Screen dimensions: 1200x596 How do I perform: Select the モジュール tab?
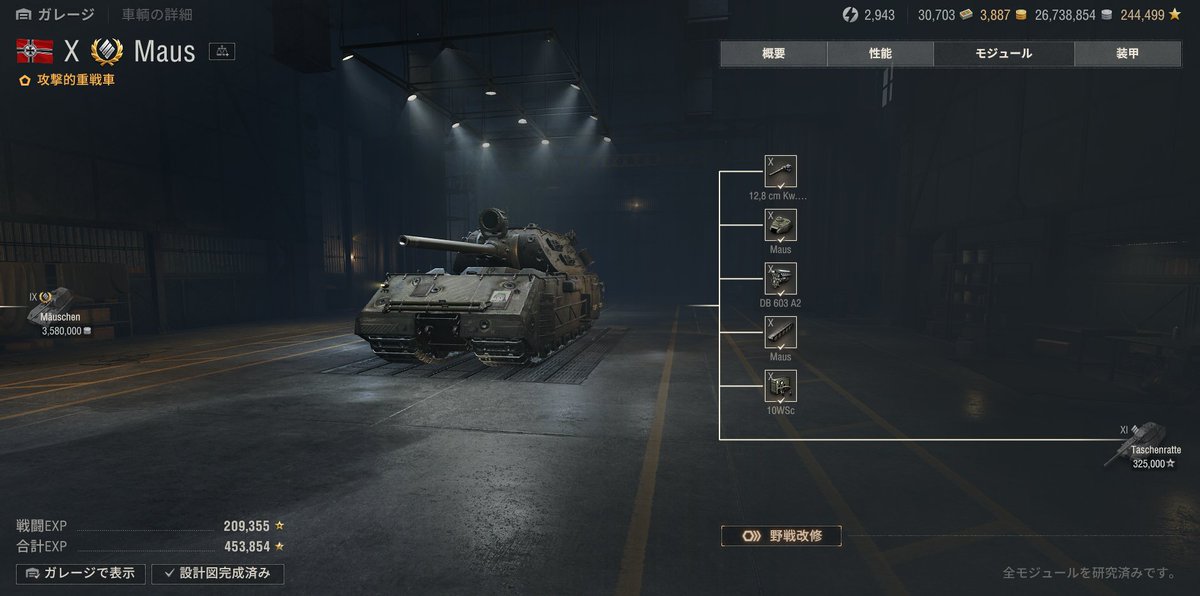pos(1003,54)
